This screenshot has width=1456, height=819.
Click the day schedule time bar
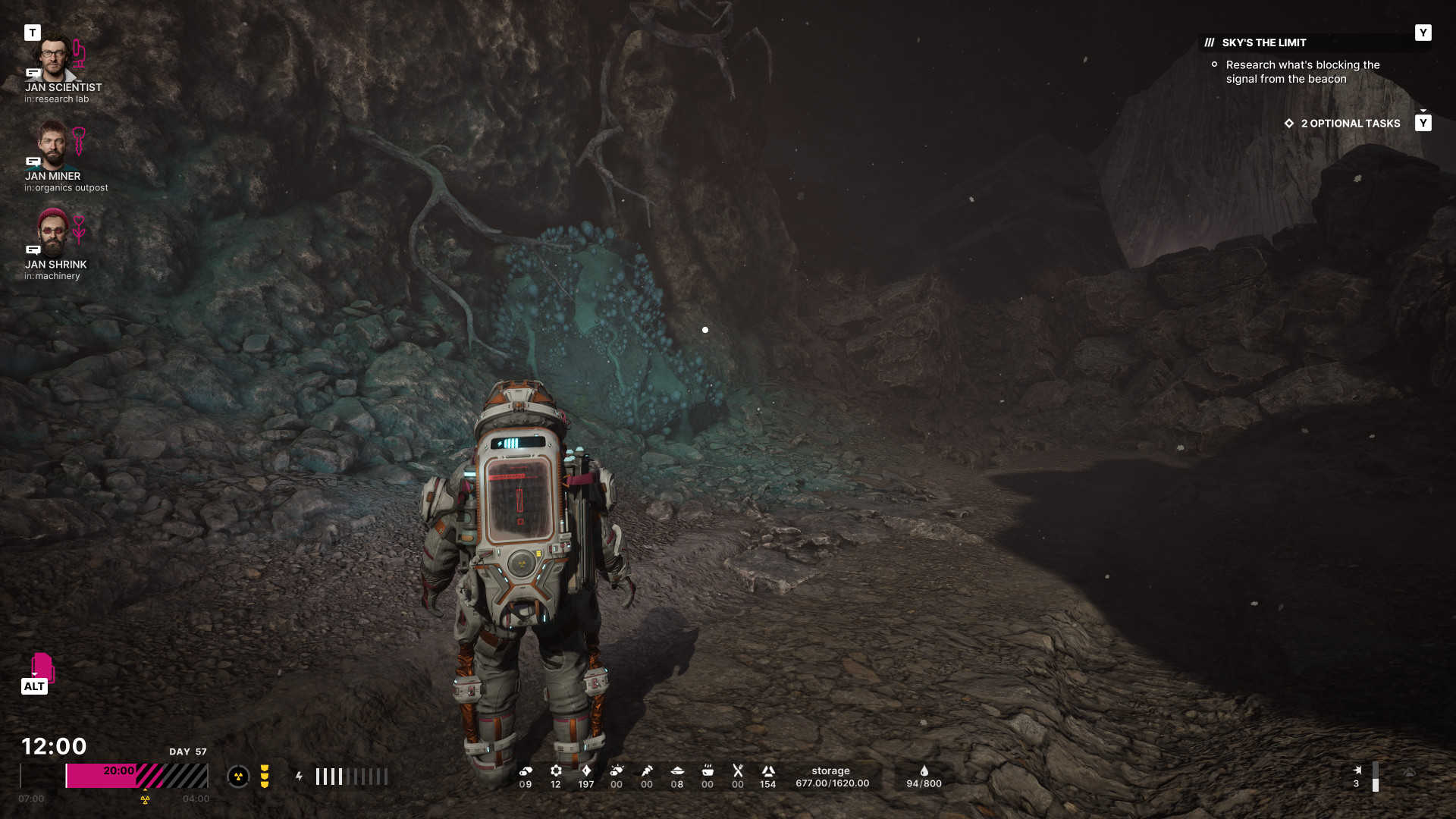(x=136, y=776)
